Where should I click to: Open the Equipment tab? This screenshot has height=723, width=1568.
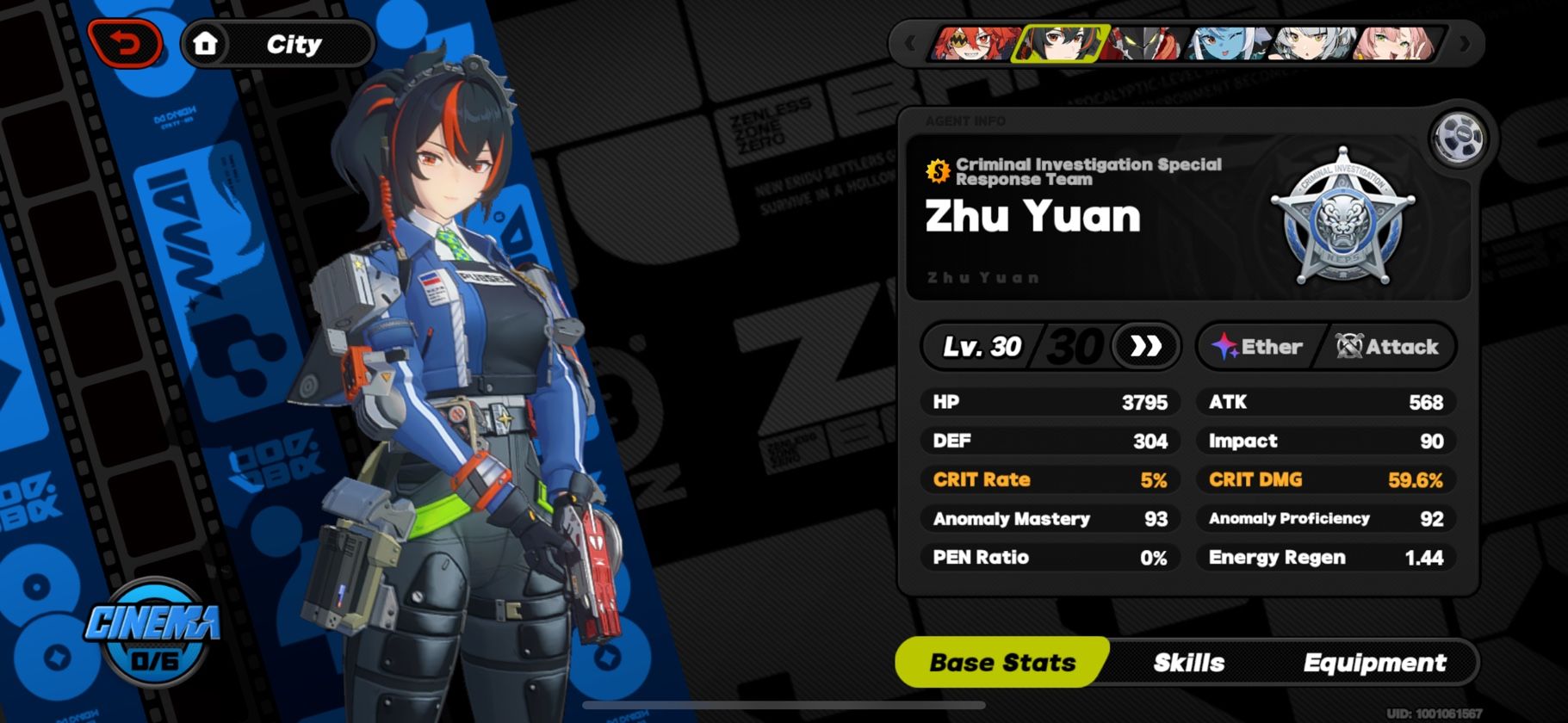tap(1374, 662)
